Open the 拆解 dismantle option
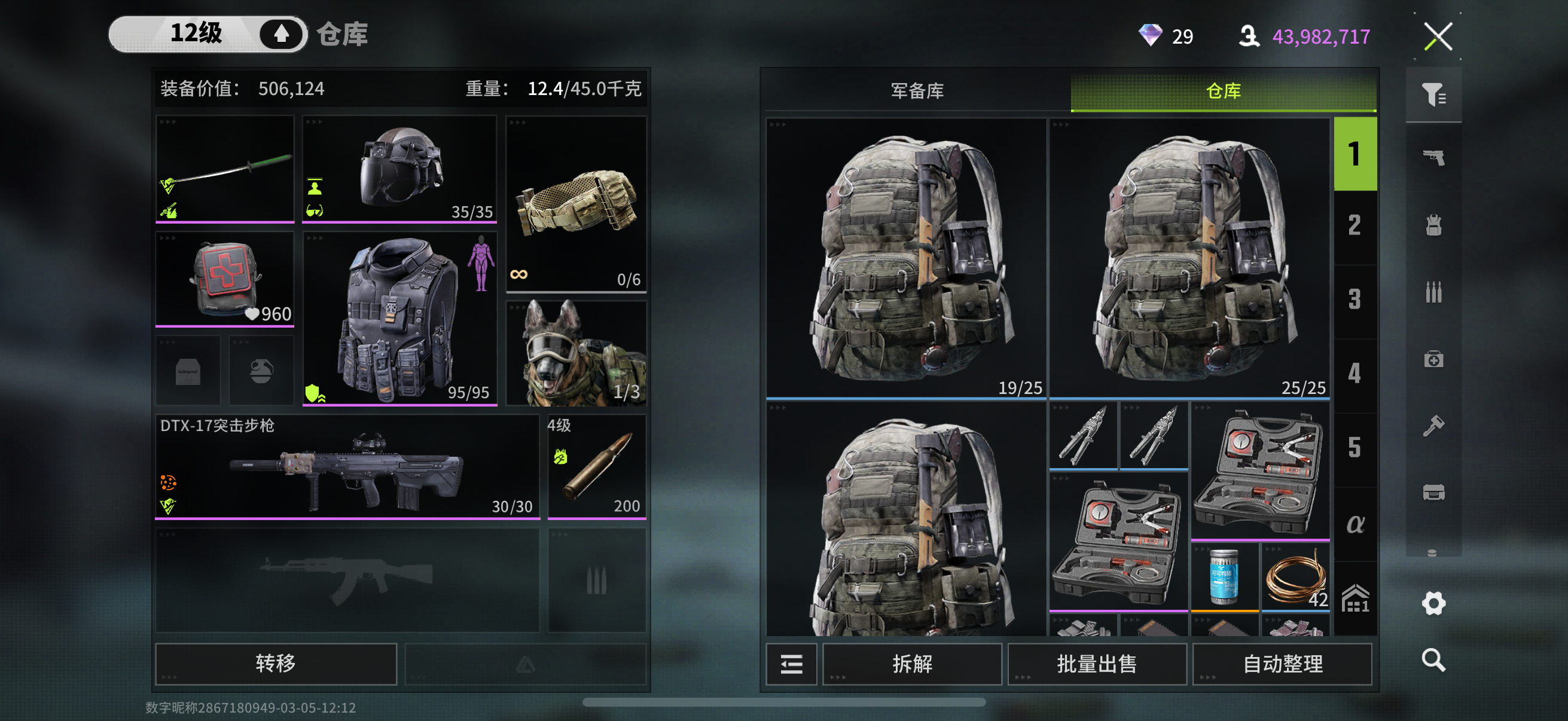The image size is (1568, 721). tap(912, 663)
